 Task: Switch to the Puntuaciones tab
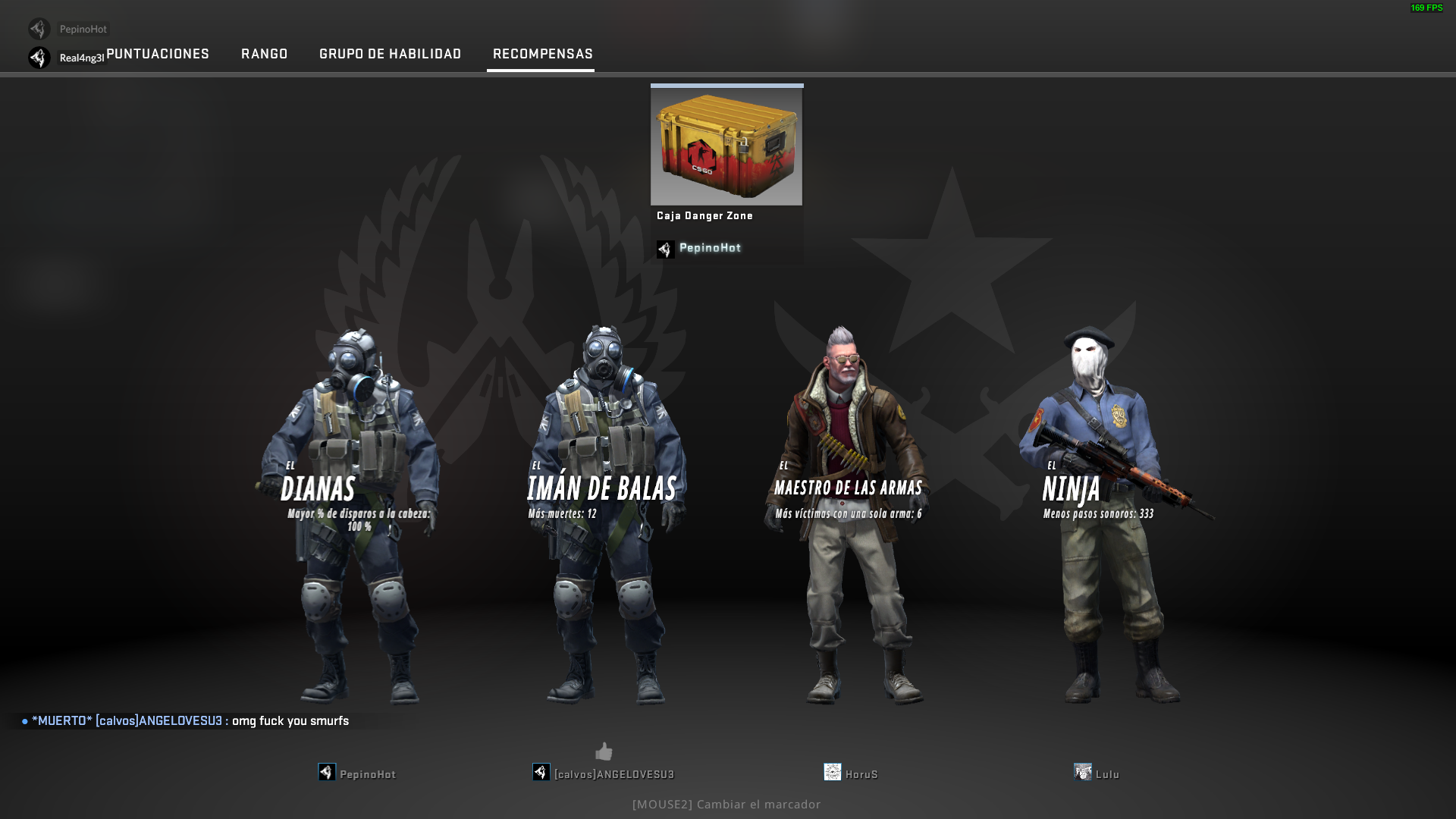point(158,54)
